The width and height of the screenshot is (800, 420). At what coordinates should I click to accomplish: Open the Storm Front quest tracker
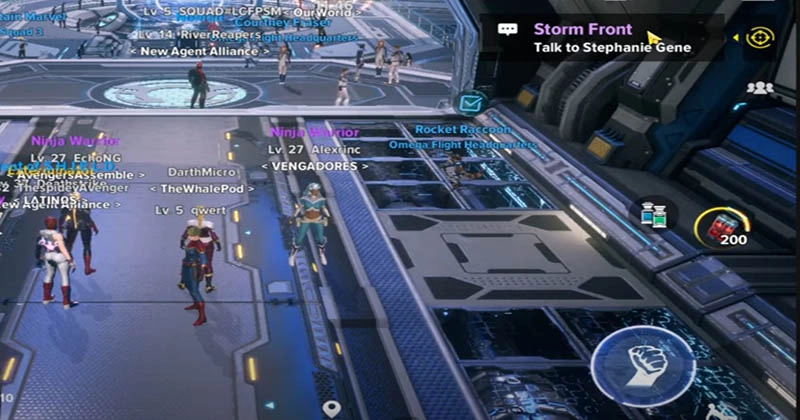point(612,38)
